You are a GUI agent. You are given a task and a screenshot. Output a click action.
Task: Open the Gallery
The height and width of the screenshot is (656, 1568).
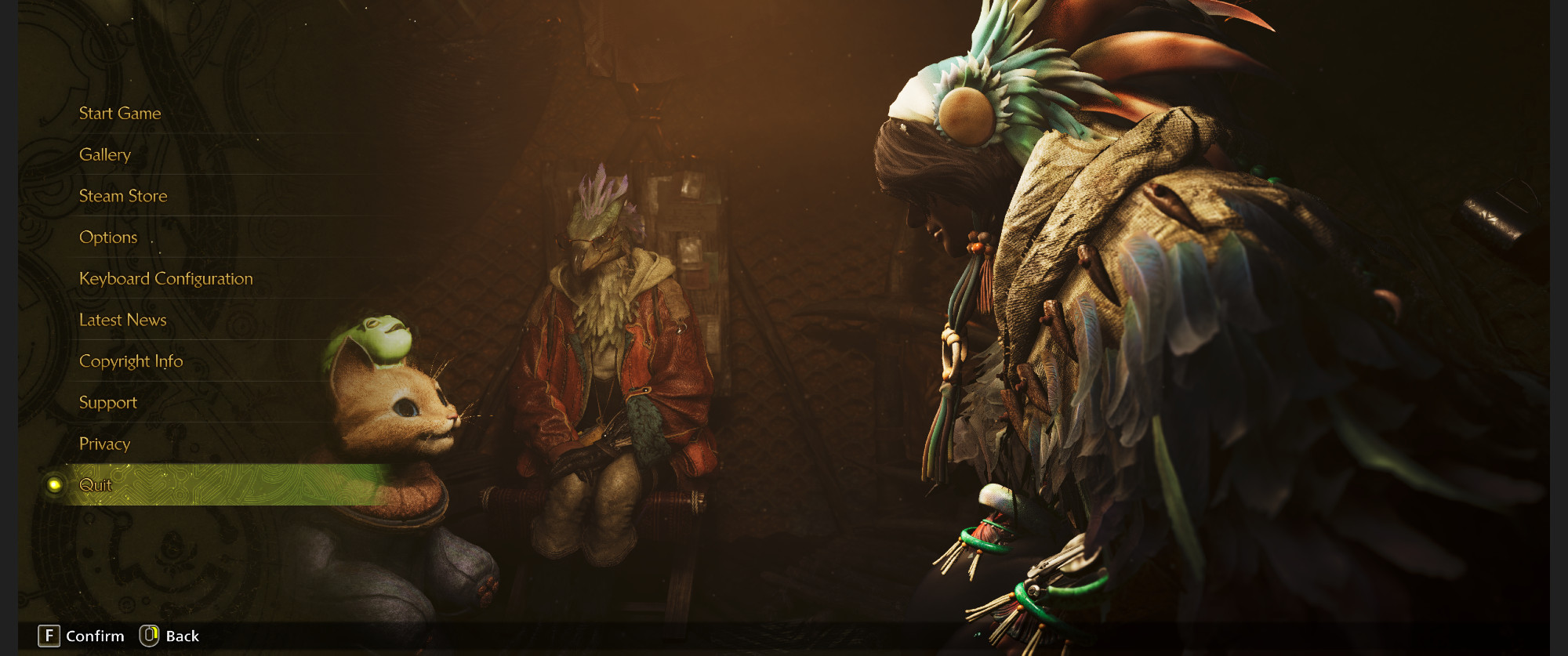(x=105, y=155)
